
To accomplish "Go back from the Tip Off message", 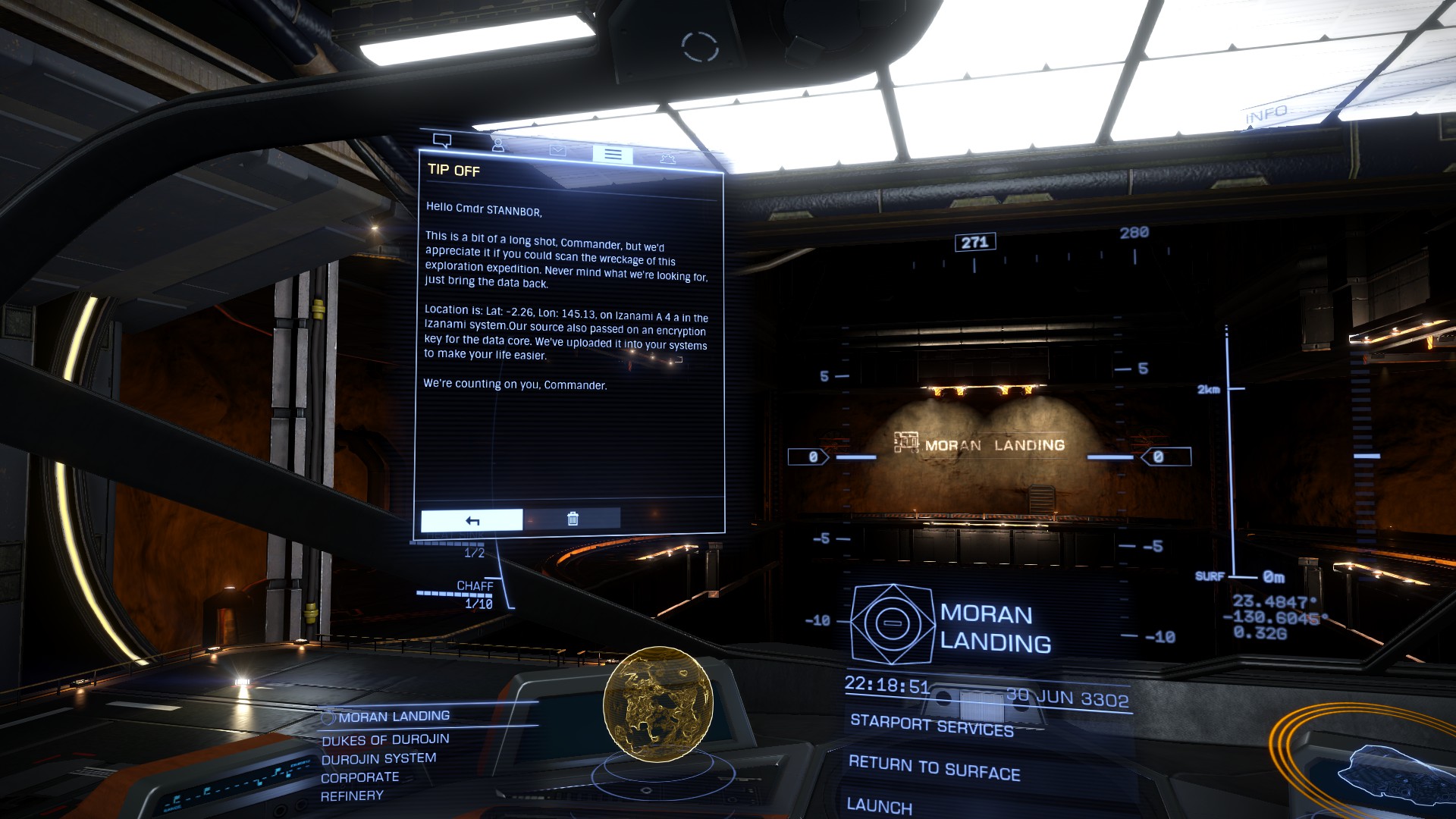I will [472, 520].
